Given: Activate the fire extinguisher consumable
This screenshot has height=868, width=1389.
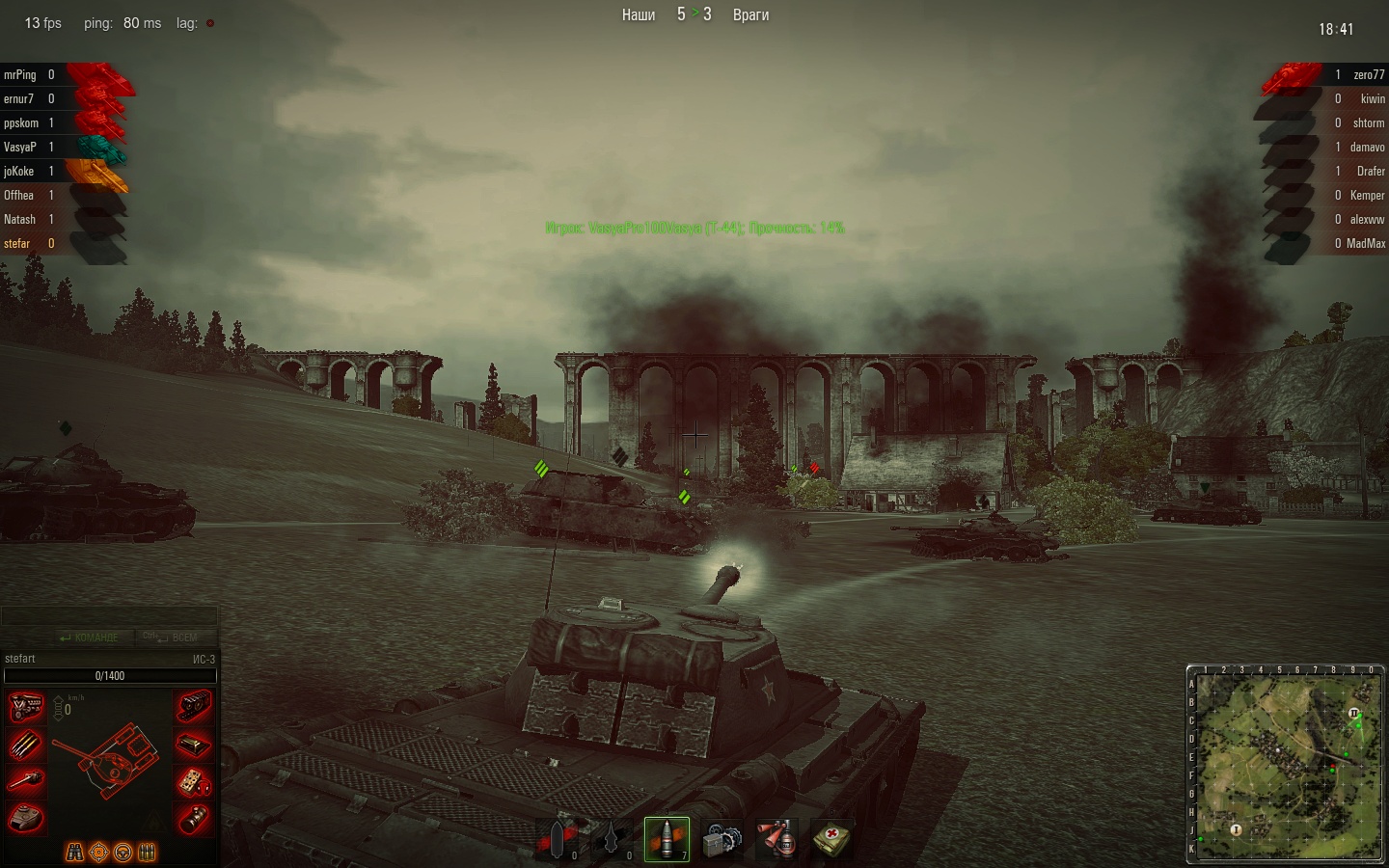Looking at the screenshot, I should 776,839.
